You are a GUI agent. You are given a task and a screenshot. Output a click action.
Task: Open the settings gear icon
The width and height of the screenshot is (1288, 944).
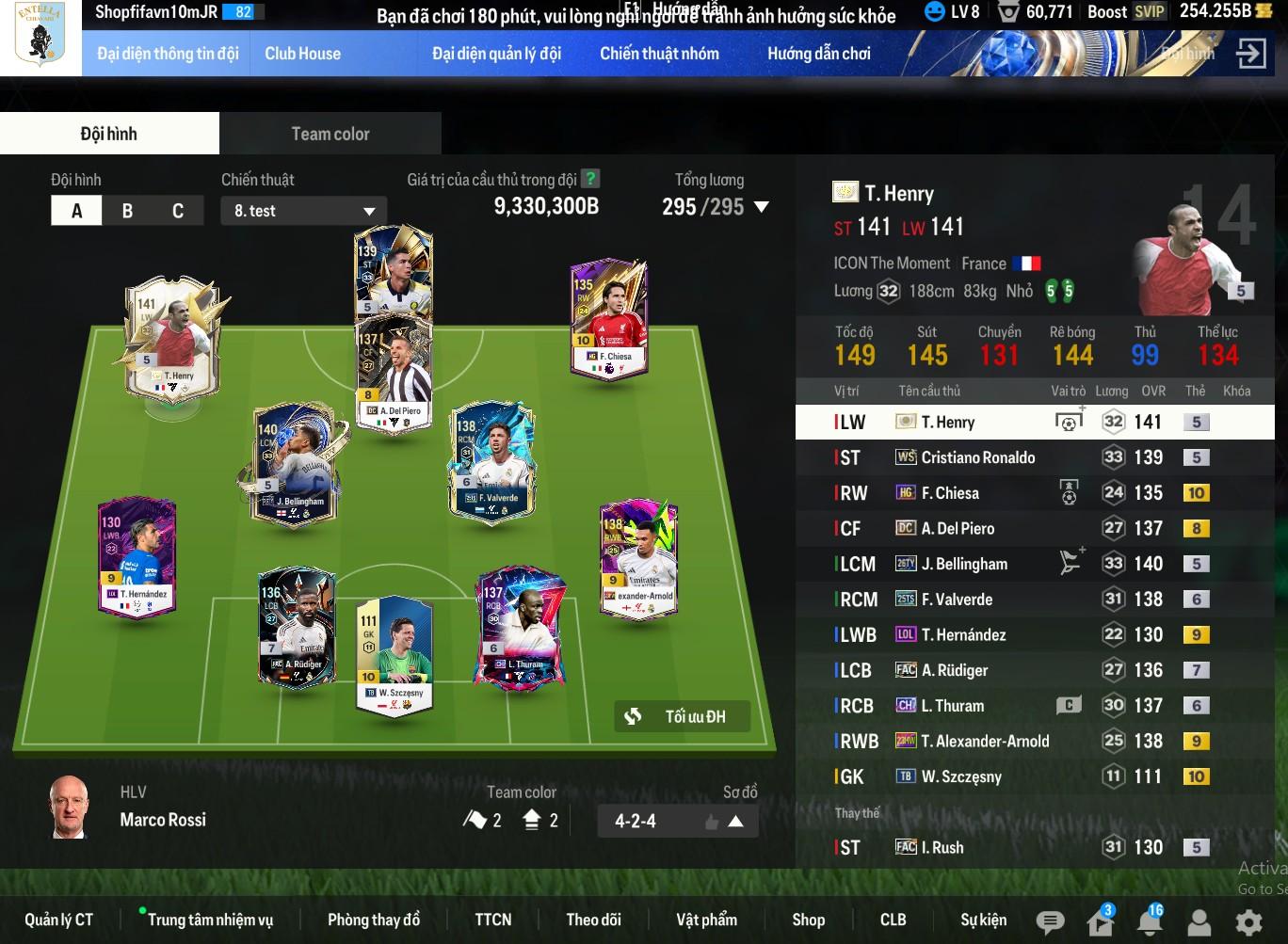pos(1248,921)
